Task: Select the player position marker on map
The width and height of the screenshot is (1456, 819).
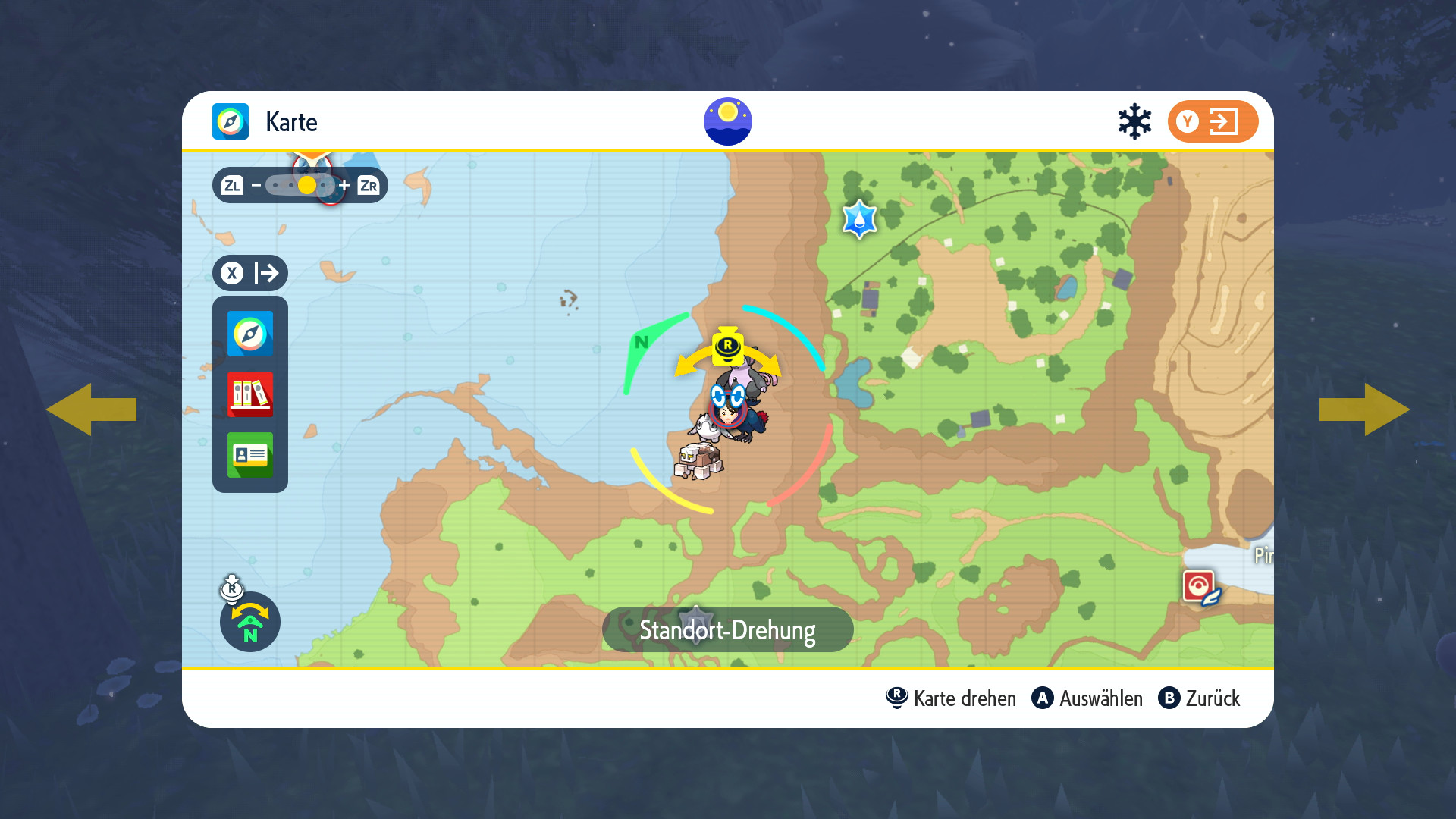Action: click(728, 410)
